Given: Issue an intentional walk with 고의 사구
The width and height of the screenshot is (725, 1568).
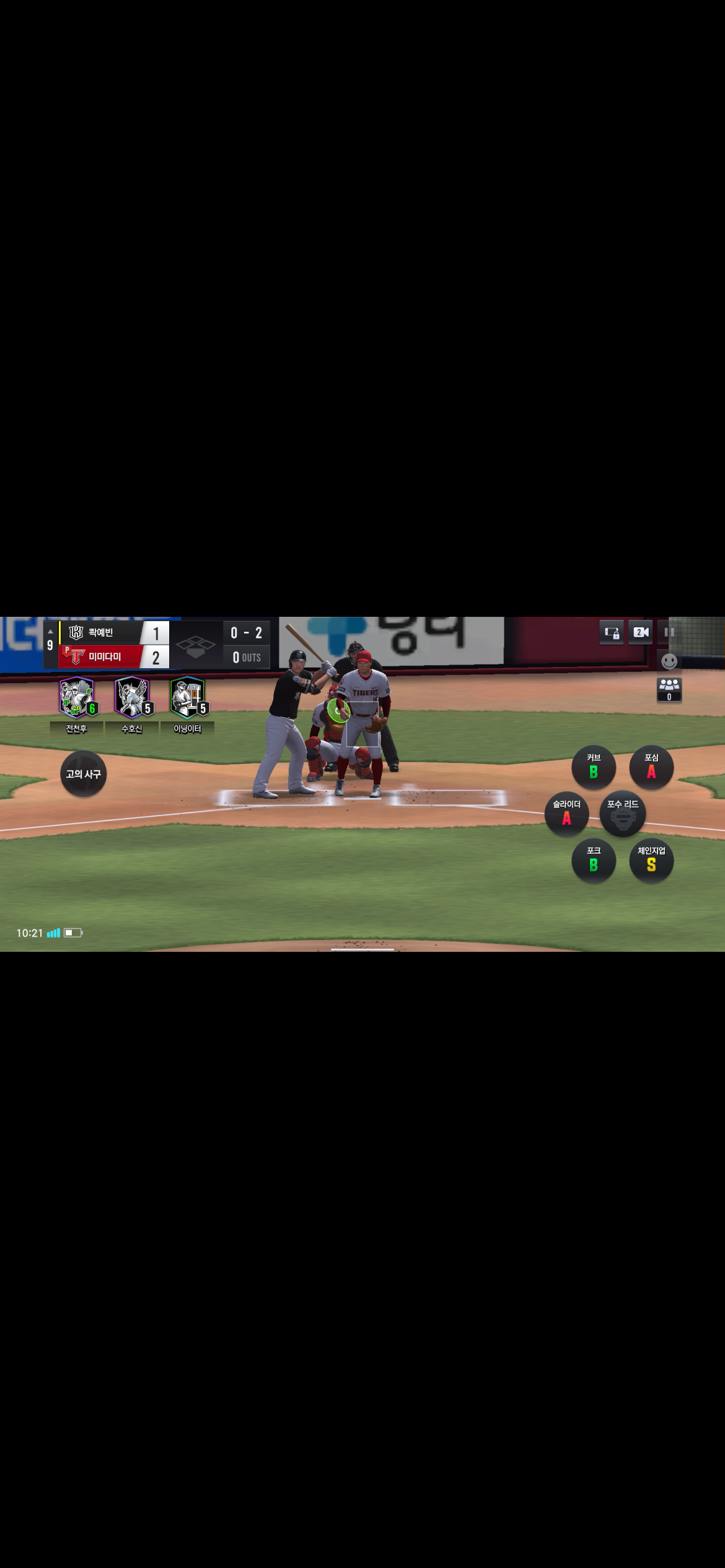Looking at the screenshot, I should tap(83, 774).
